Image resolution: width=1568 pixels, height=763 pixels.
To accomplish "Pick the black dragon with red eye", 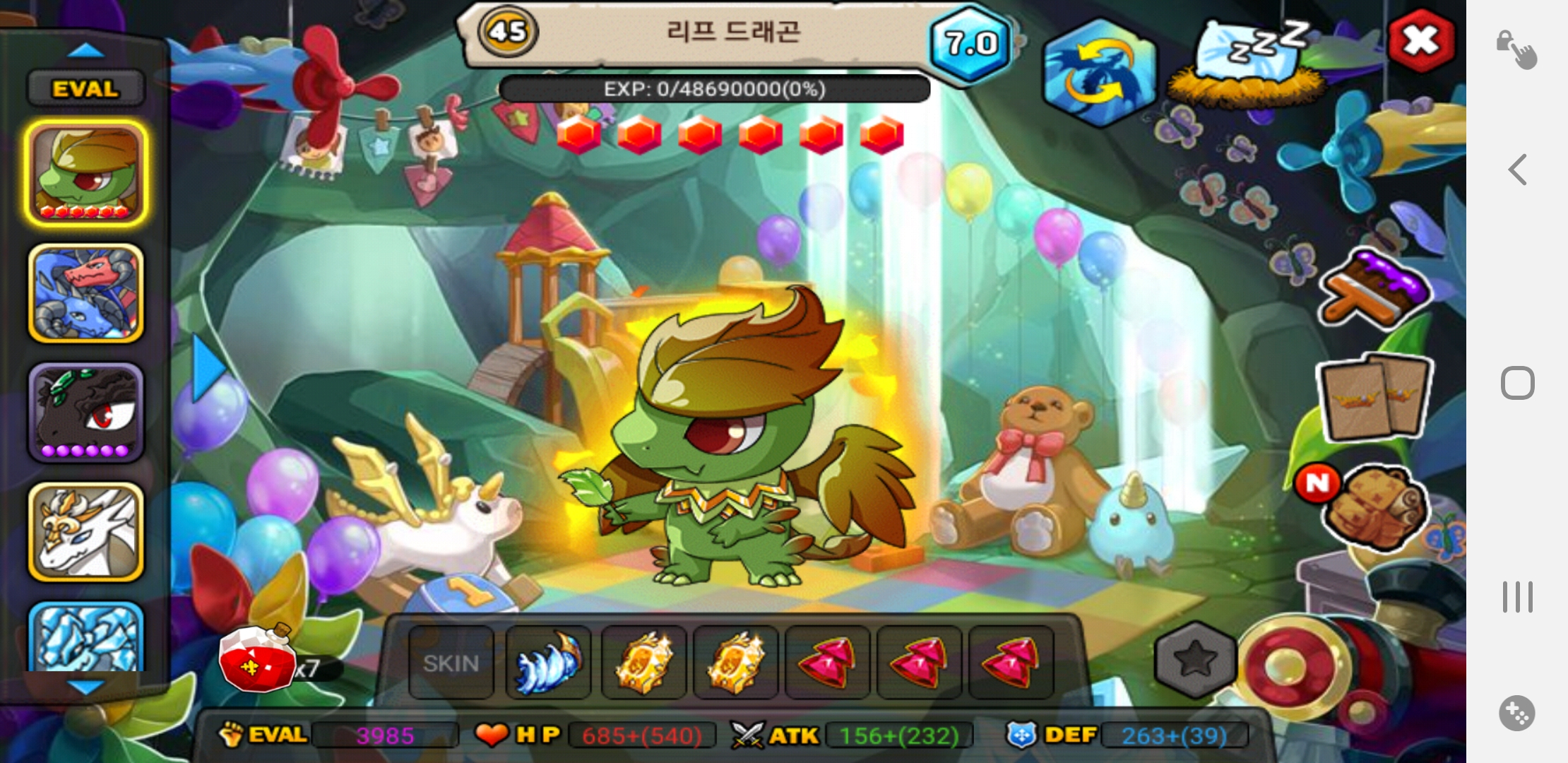I will click(86, 413).
